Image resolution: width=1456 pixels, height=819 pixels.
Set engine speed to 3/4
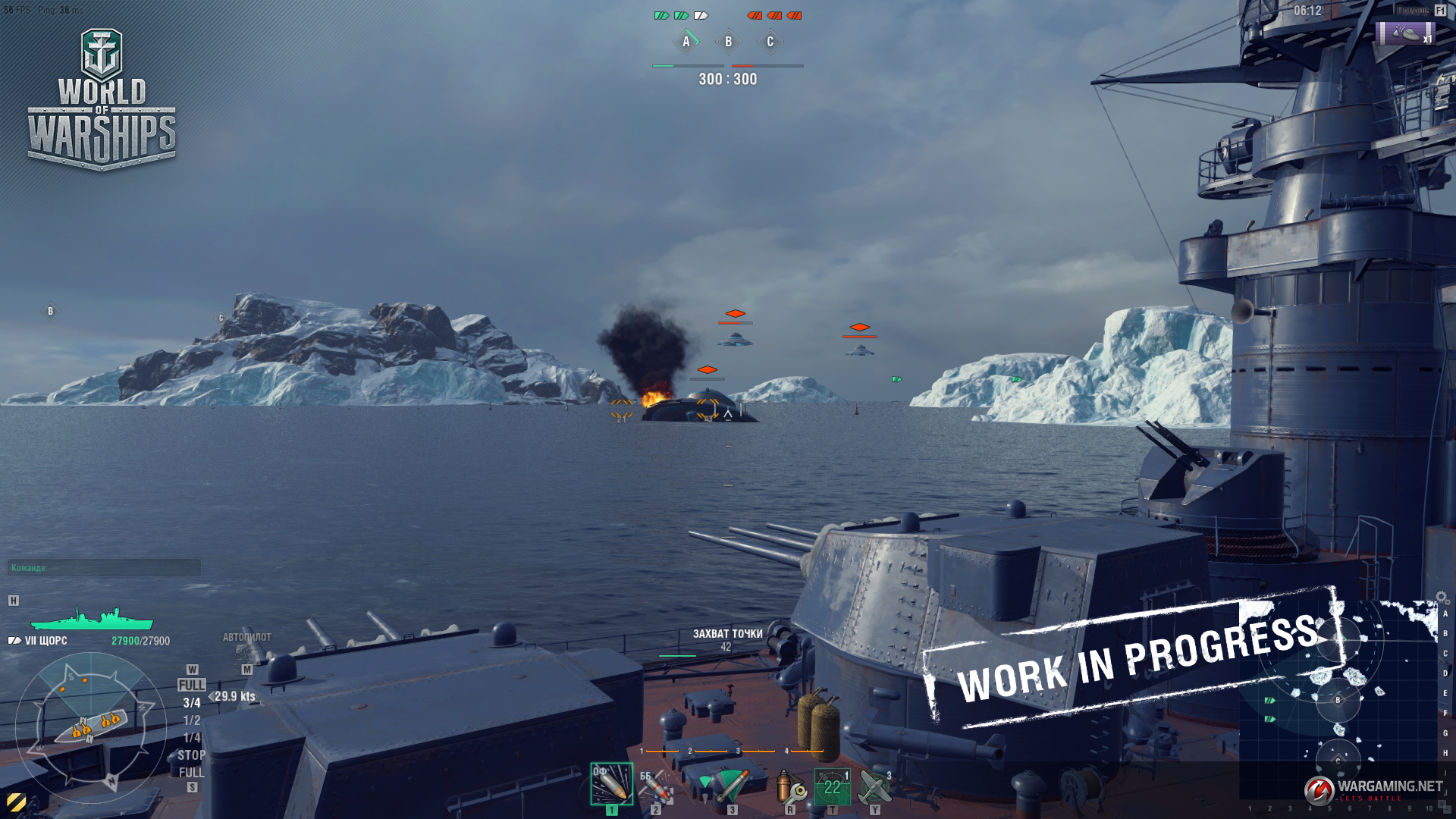coord(191,703)
